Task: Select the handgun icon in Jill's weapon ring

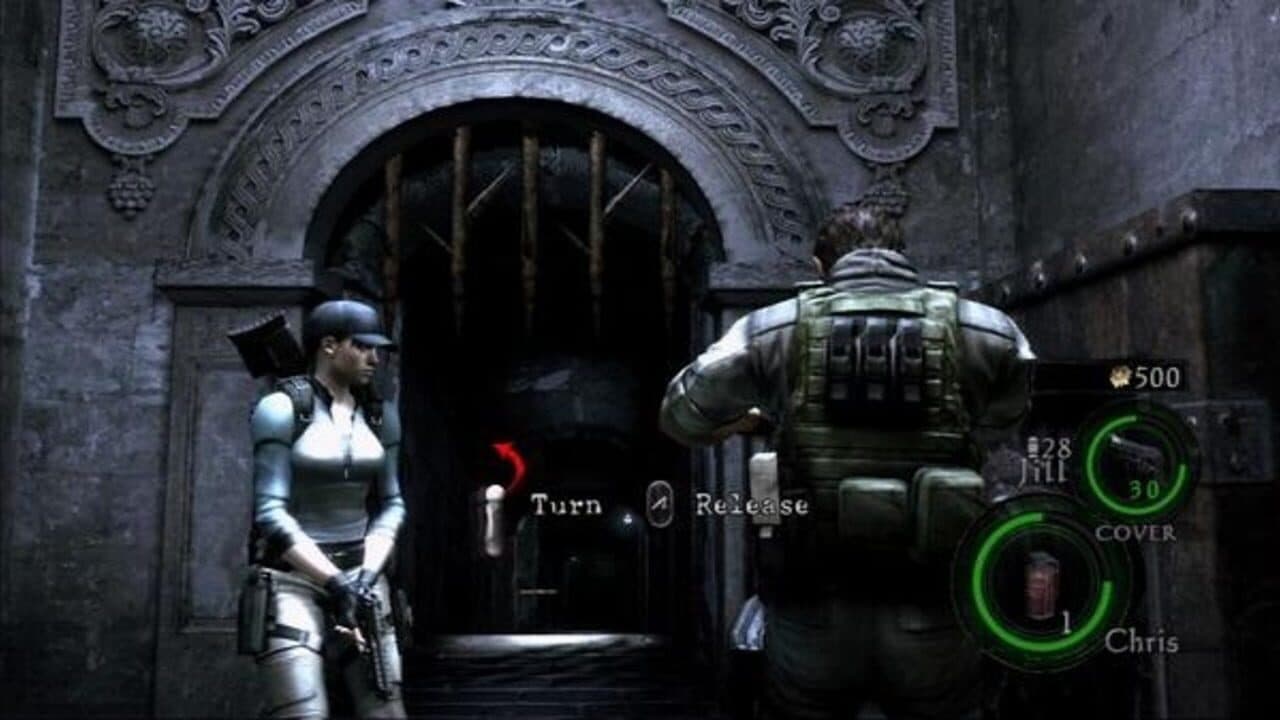Action: pos(1135,452)
